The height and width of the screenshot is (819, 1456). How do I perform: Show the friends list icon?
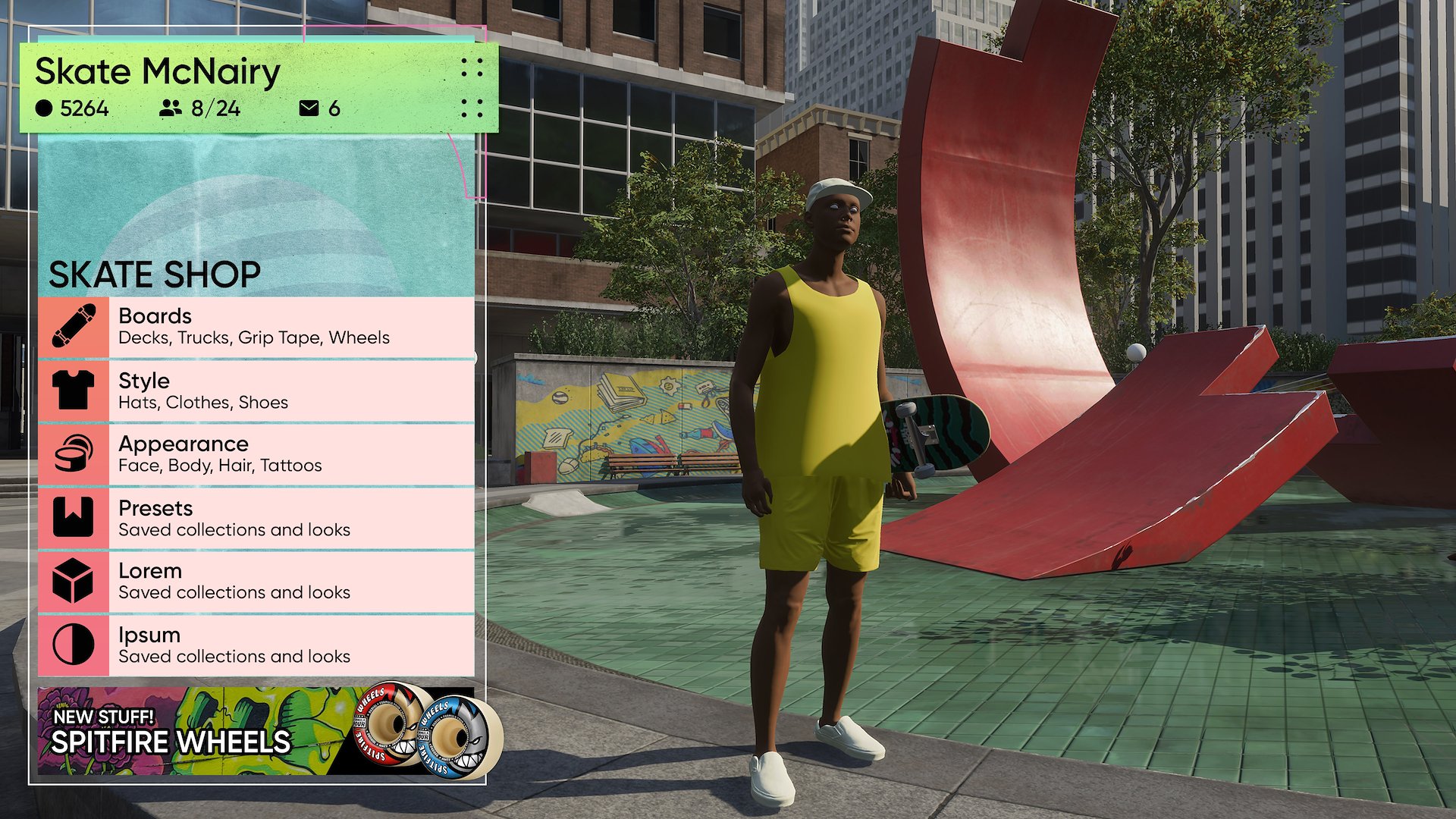coord(171,108)
